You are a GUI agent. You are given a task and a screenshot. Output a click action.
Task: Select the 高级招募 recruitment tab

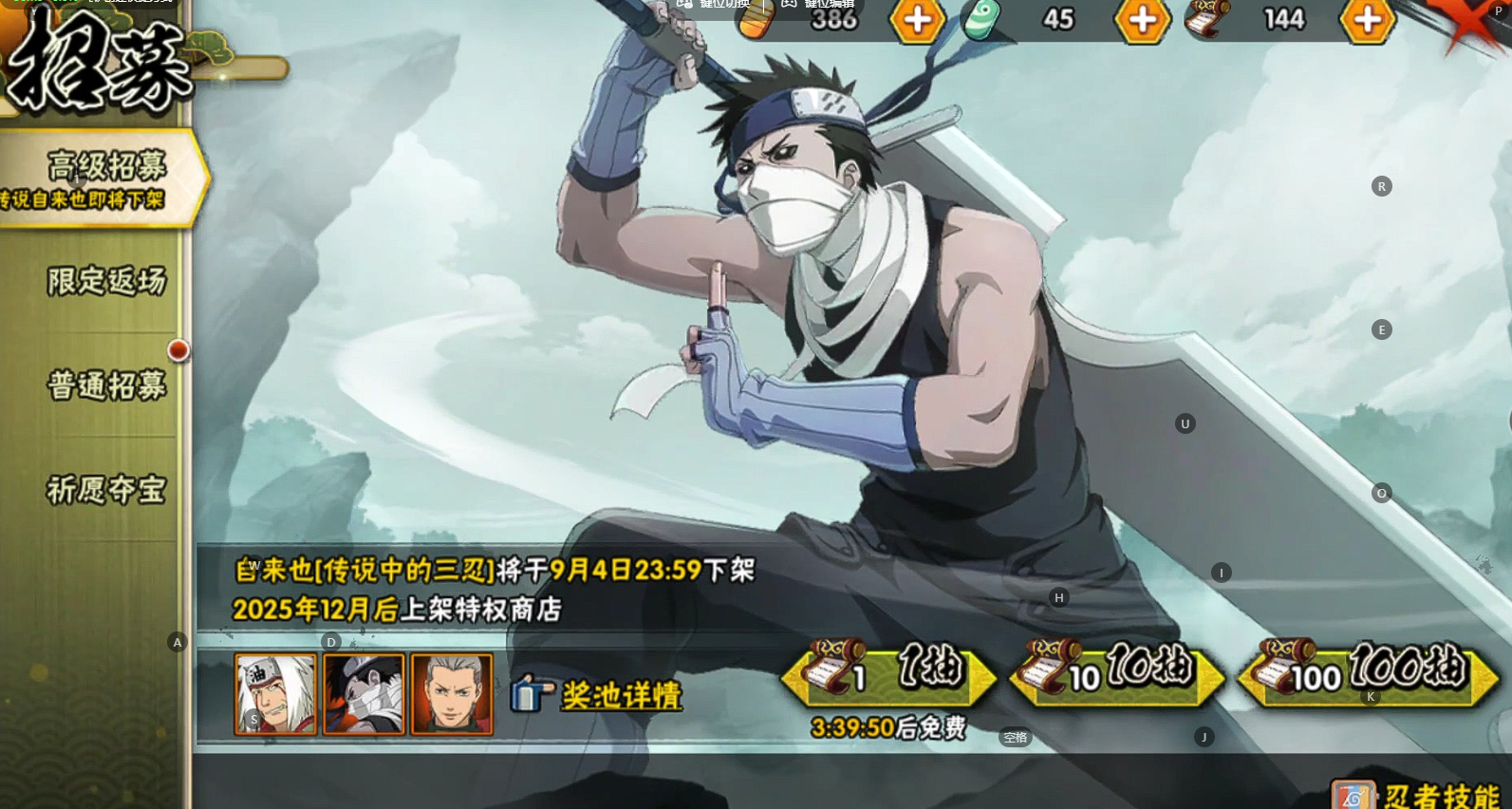[104, 176]
